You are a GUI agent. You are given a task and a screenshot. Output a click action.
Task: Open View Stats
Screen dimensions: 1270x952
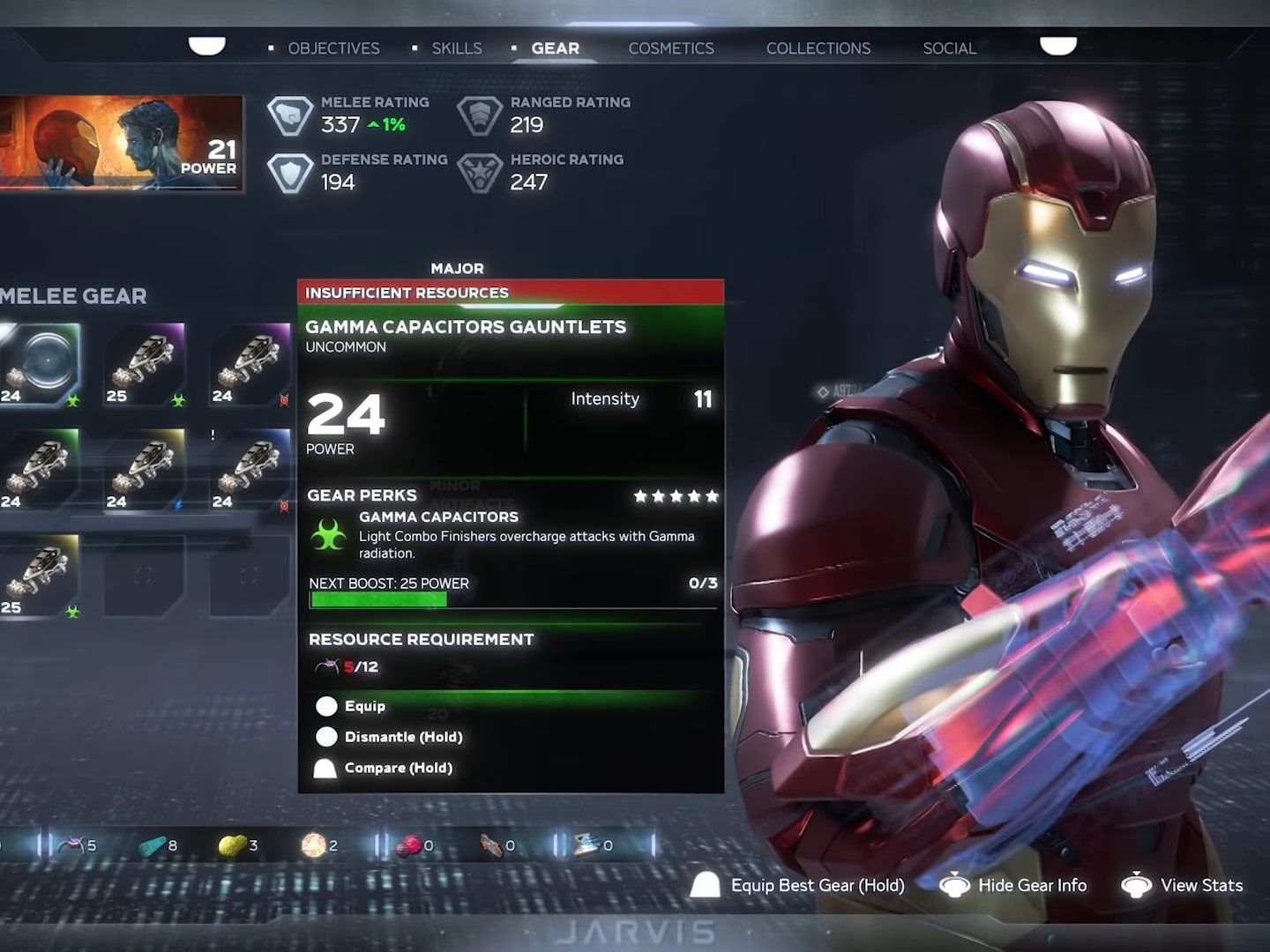1200,885
